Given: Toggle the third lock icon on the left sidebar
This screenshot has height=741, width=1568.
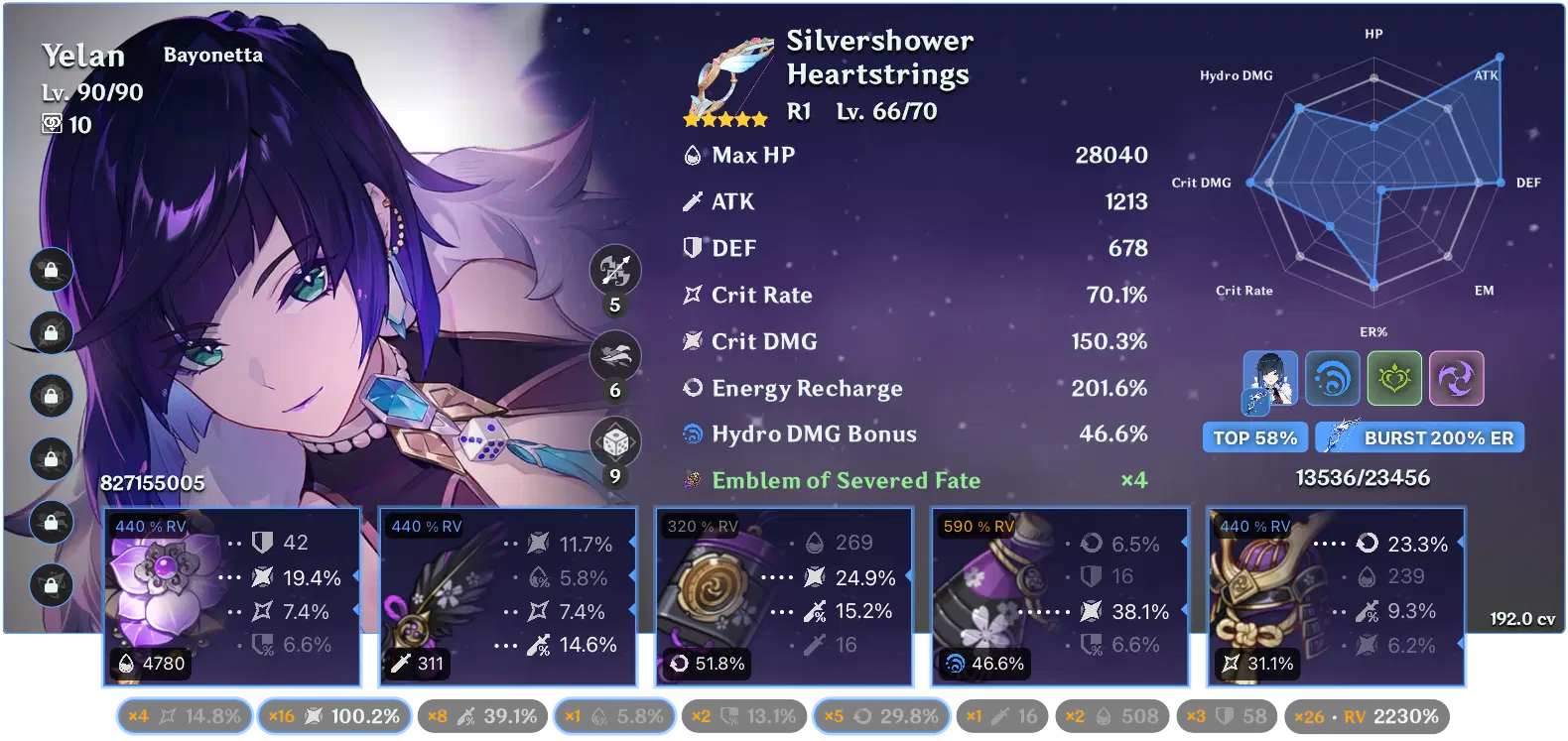Looking at the screenshot, I should 51,395.
